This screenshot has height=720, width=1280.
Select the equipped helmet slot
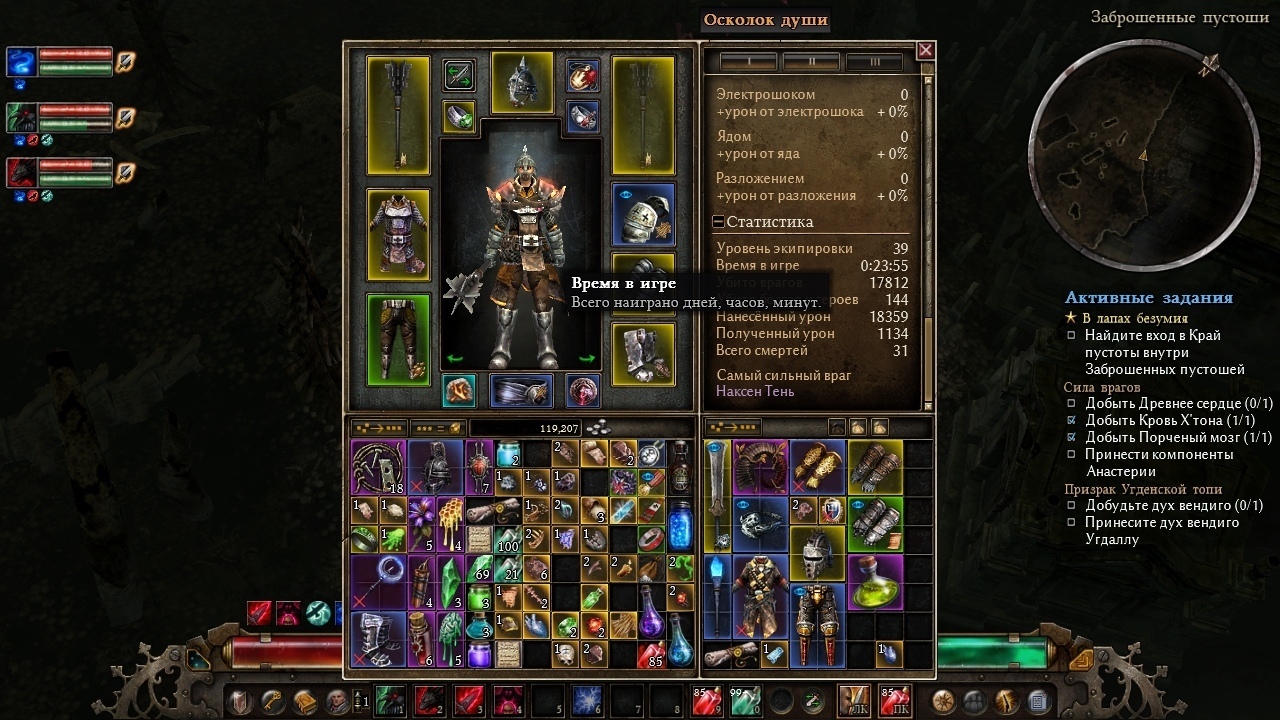(522, 82)
